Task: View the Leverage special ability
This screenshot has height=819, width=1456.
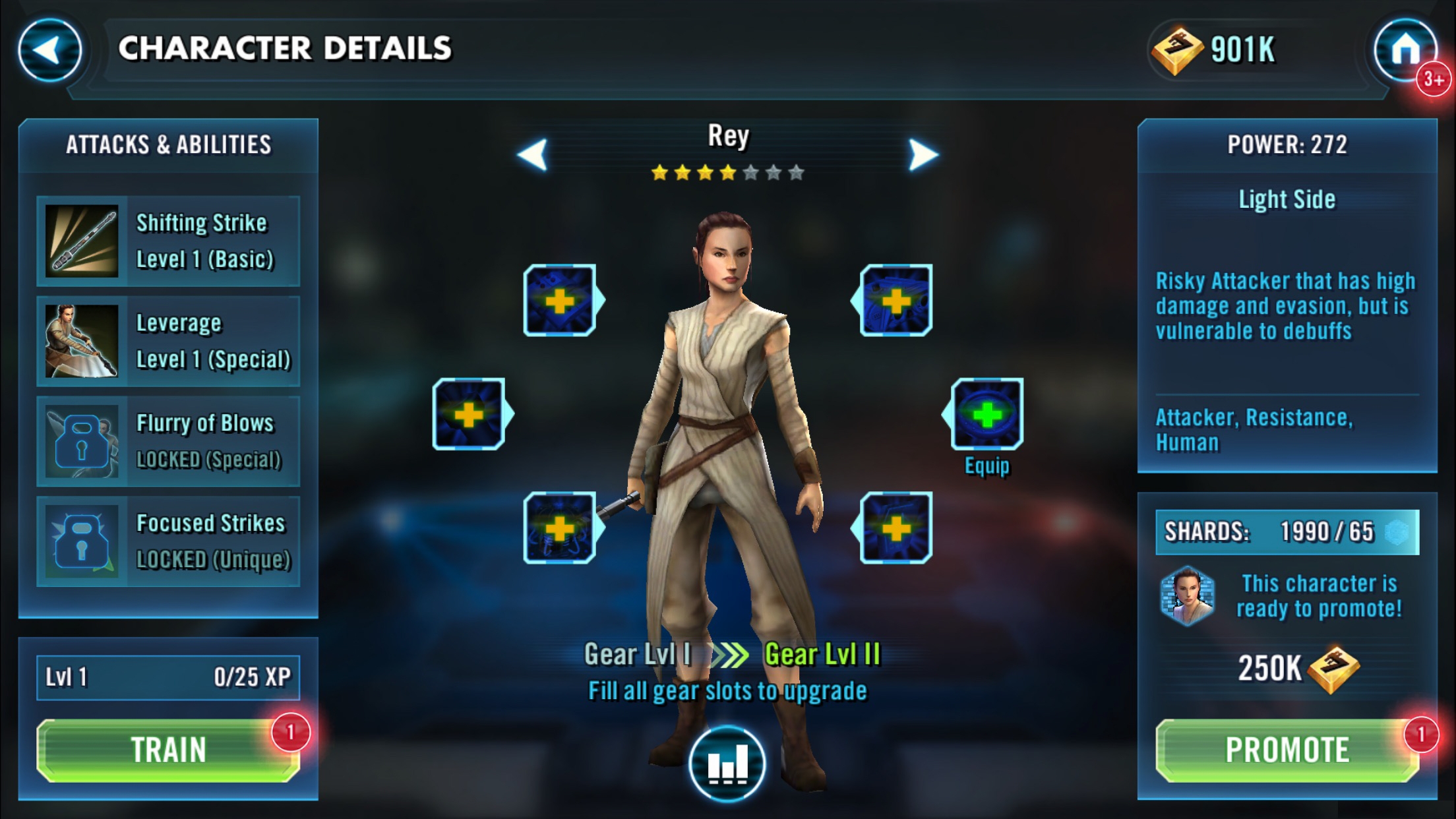Action: [168, 342]
